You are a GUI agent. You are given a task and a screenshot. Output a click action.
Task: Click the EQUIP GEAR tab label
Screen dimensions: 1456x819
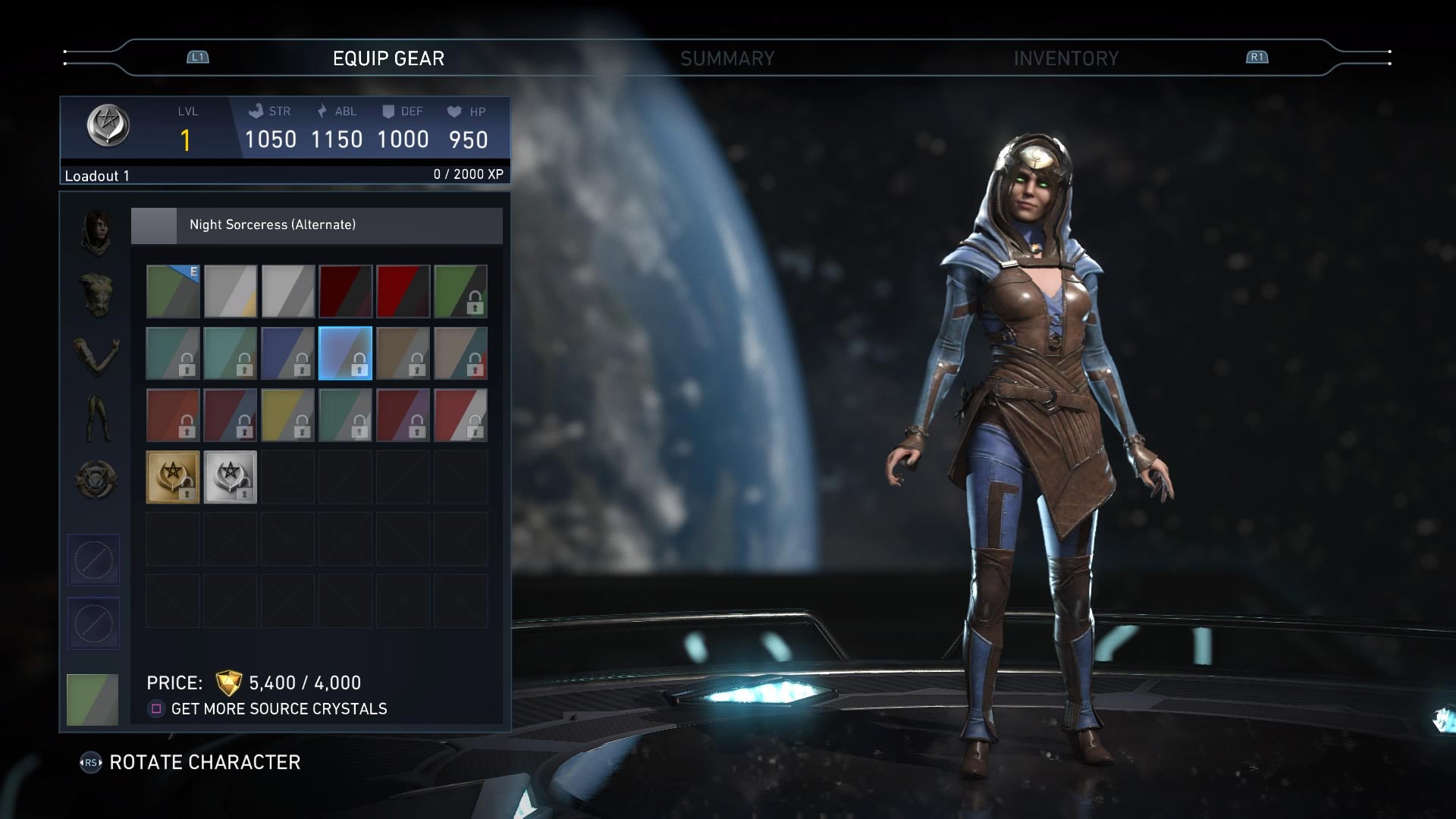(388, 57)
